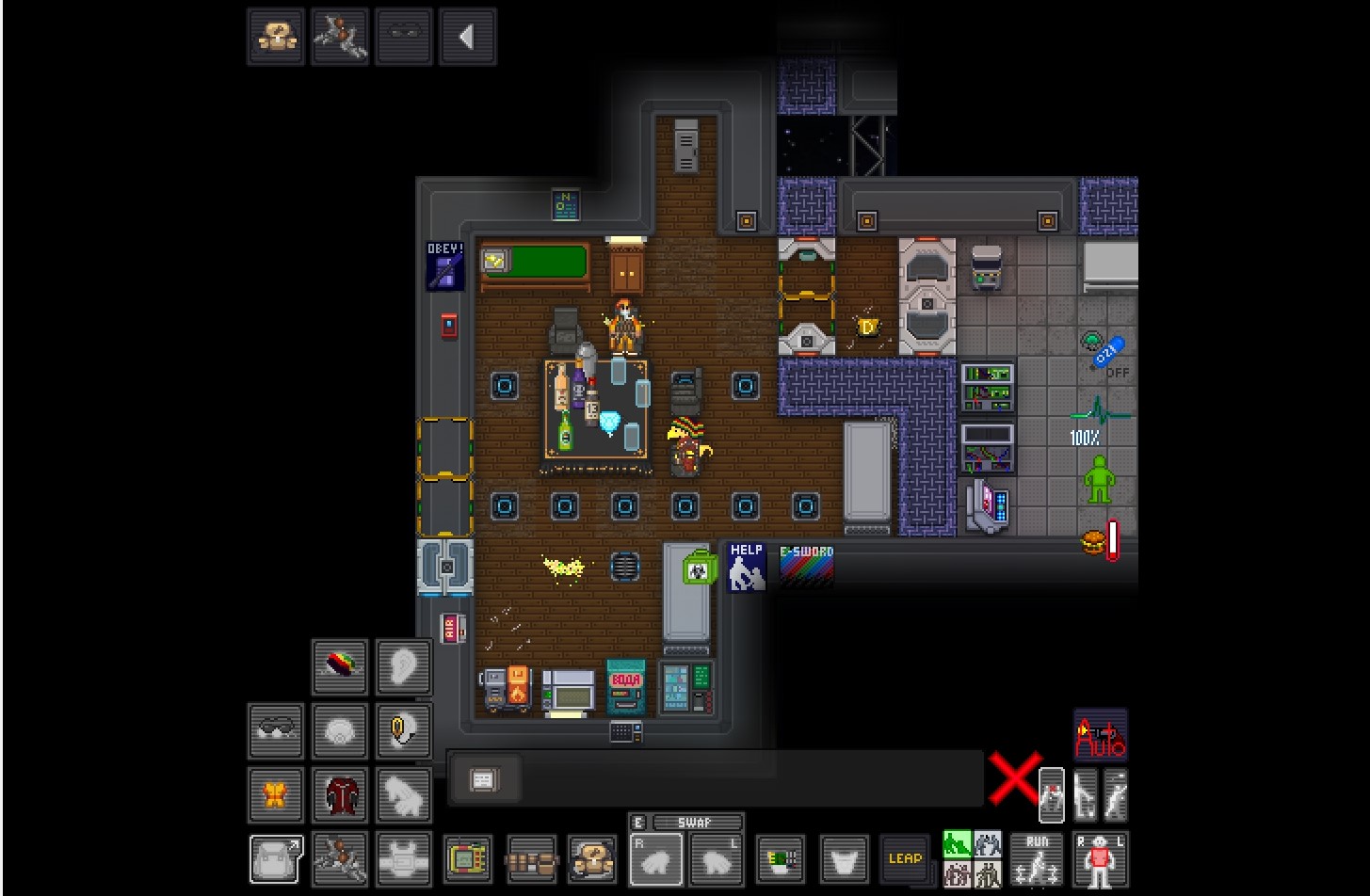Toggle the red Auto fire mode icon

1100,735
